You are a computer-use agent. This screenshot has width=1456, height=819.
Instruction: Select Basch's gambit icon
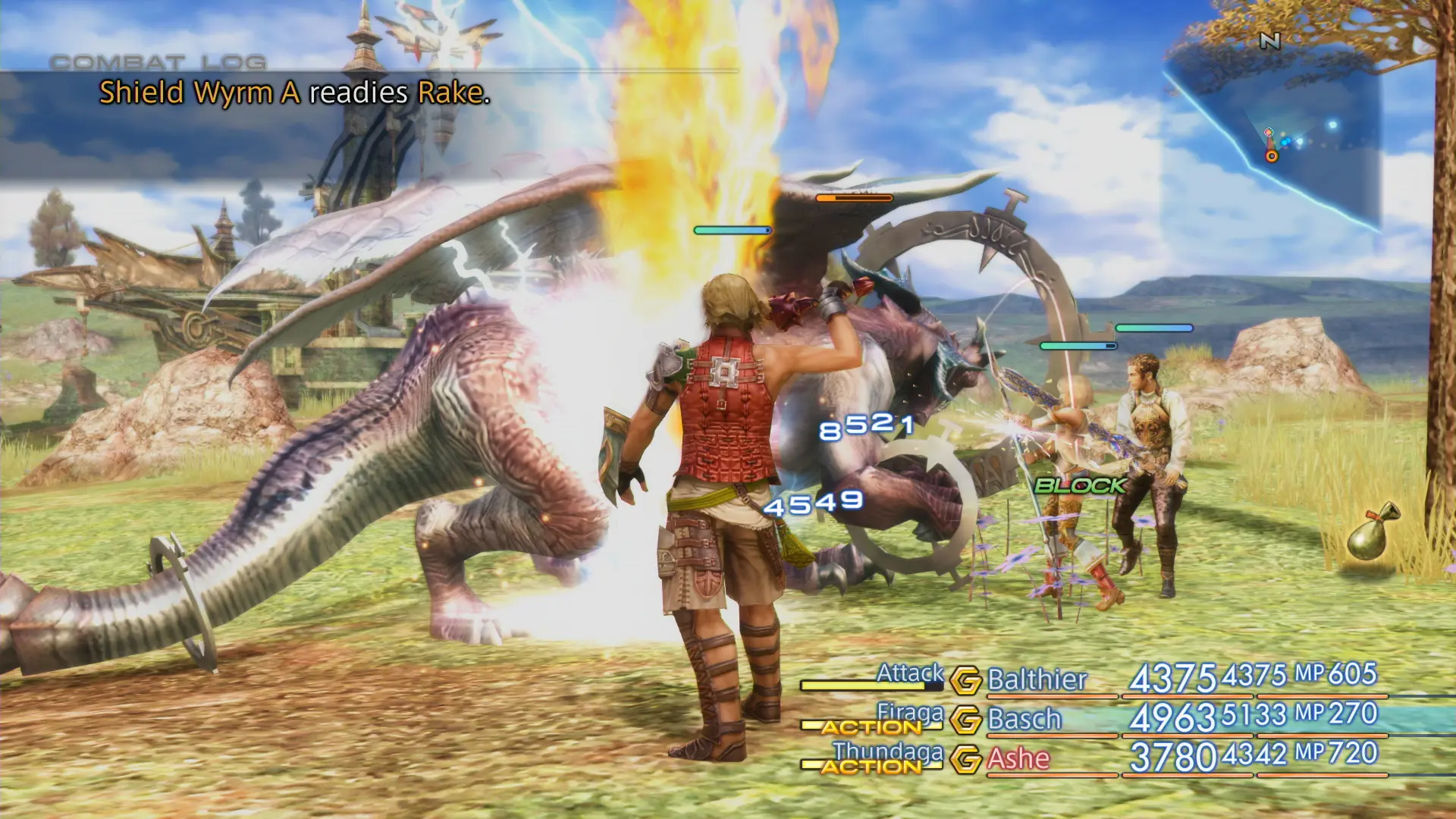click(968, 721)
